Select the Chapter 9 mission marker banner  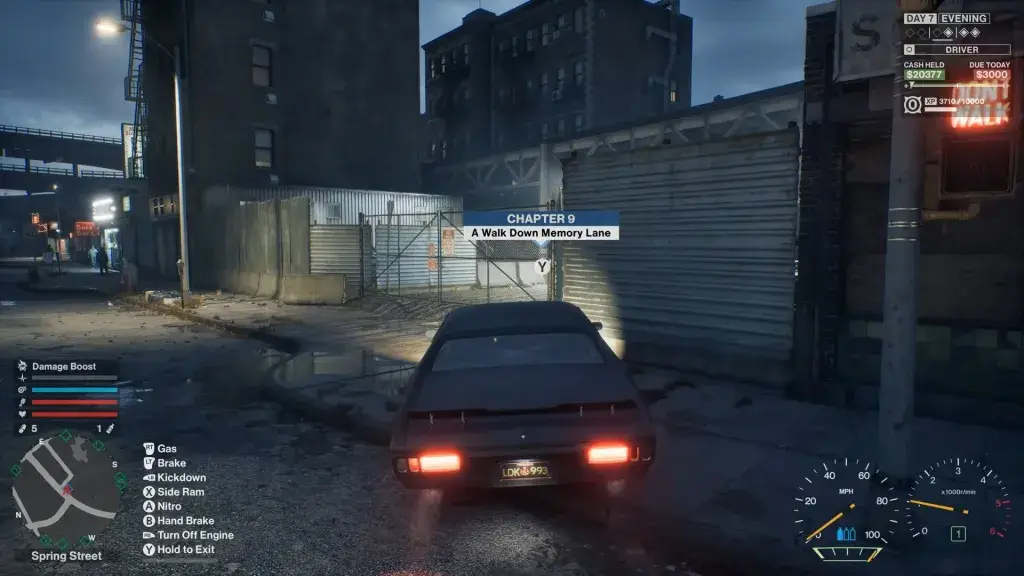click(541, 225)
